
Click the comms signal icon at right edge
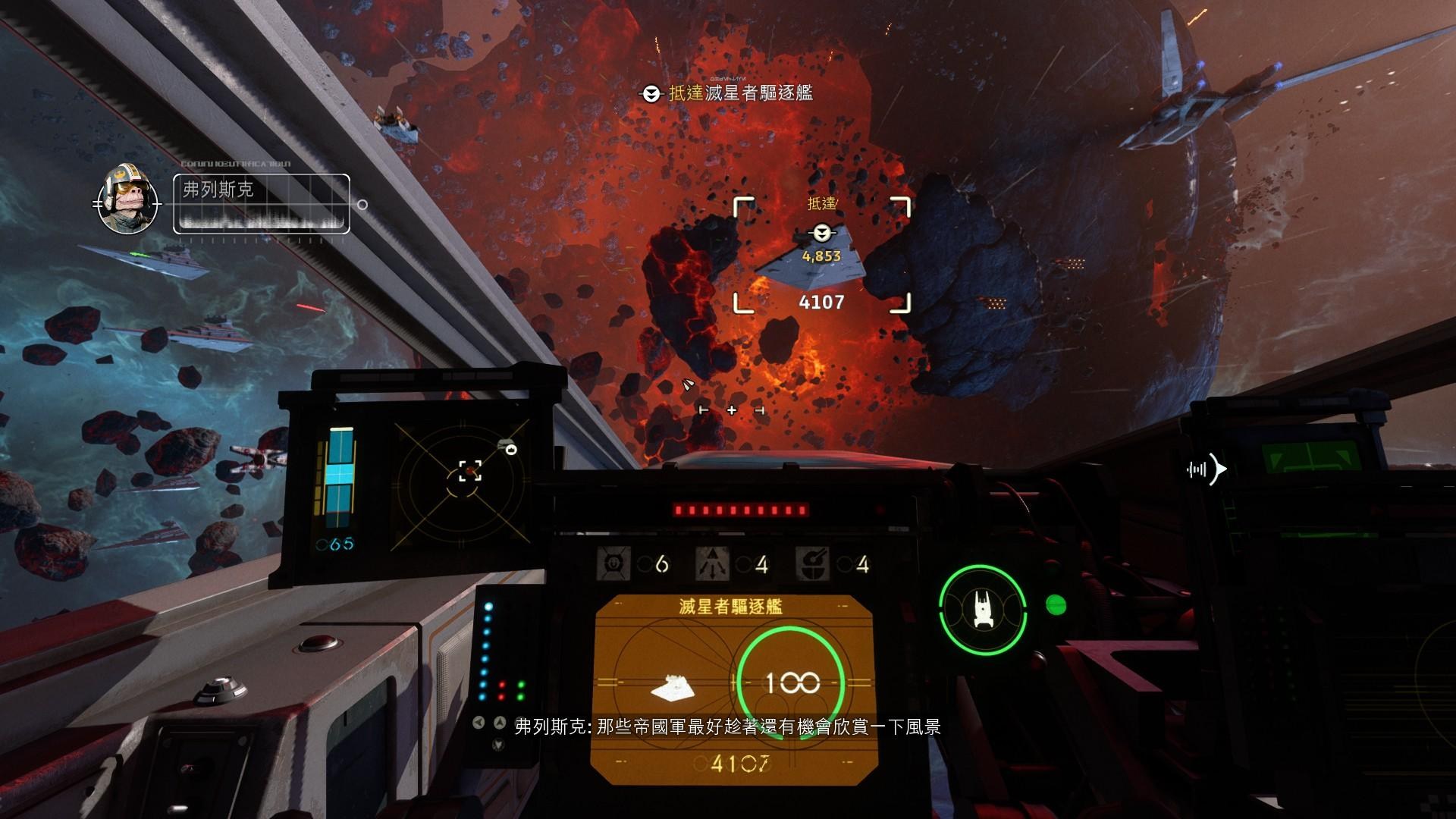click(1206, 469)
